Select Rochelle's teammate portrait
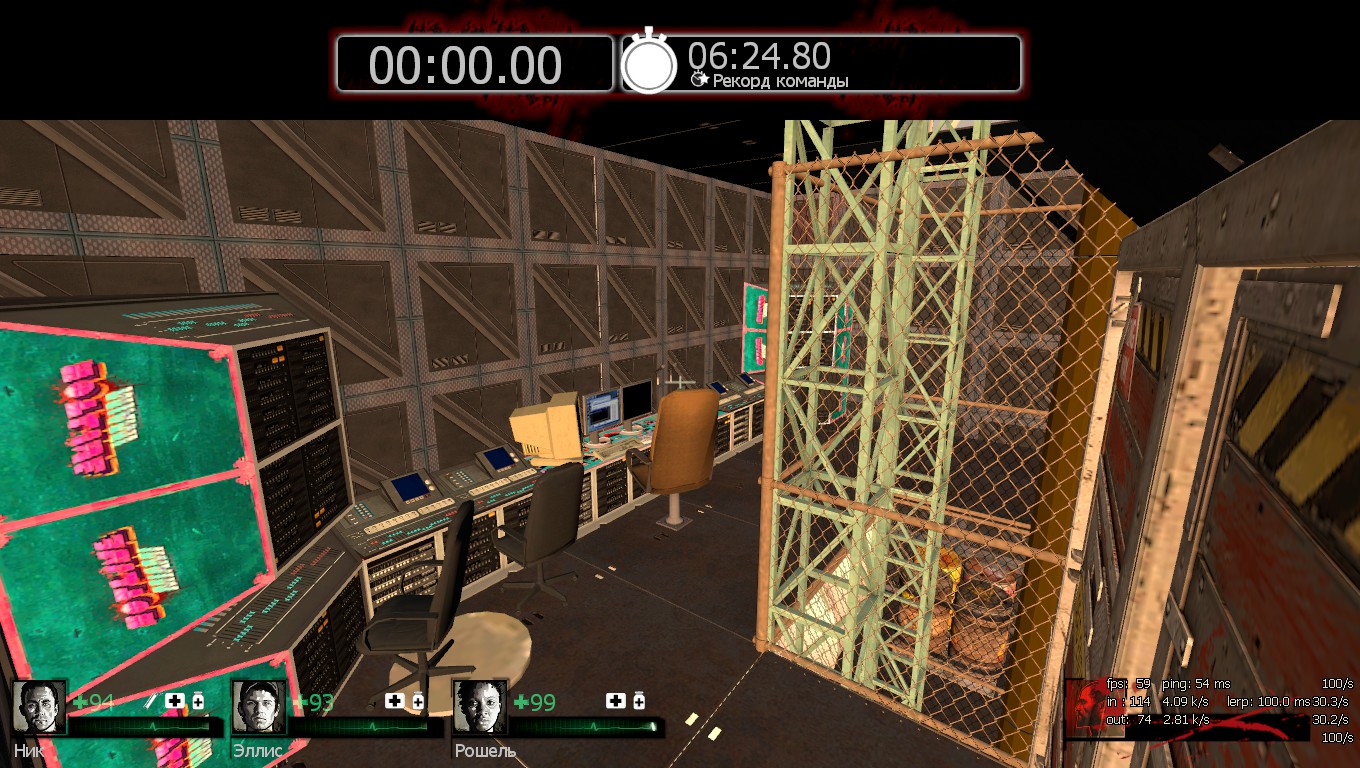Screen dimensions: 1360x768 pos(480,707)
